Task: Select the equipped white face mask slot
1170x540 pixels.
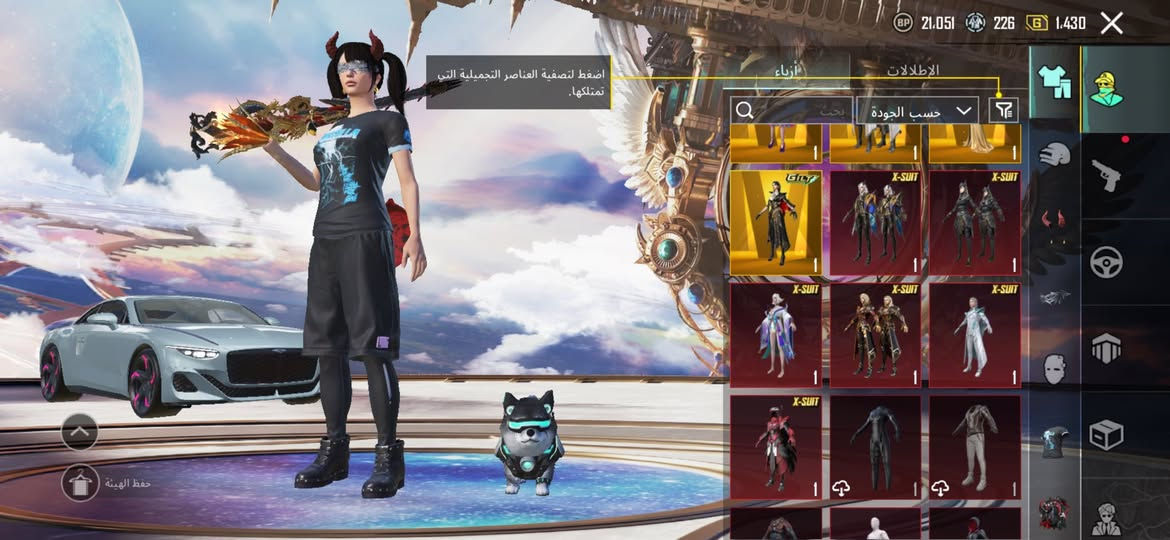Action: (x=1054, y=368)
